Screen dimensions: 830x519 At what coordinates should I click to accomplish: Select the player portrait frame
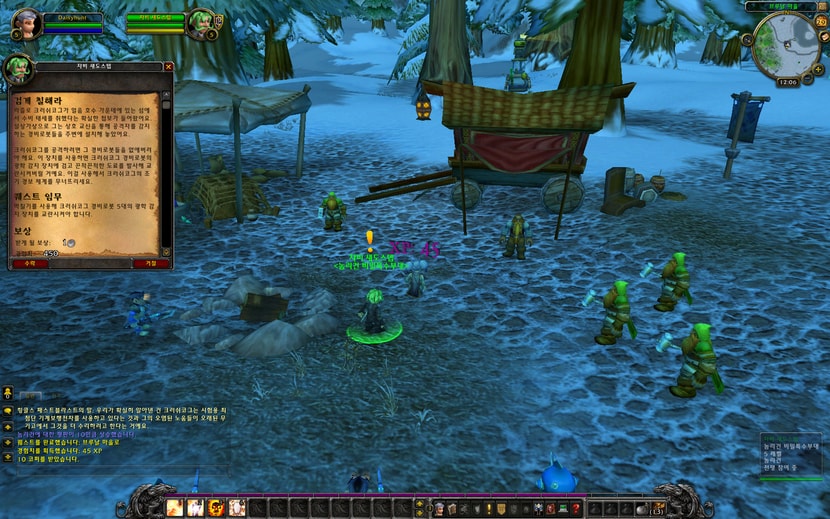tap(27, 22)
